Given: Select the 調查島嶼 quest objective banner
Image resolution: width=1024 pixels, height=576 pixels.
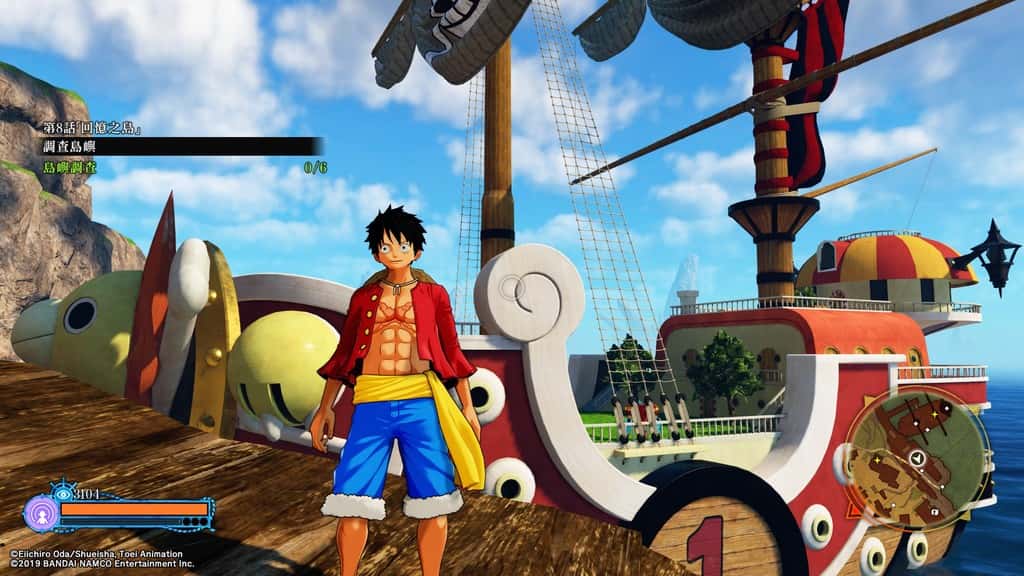Looking at the screenshot, I should [x=180, y=146].
